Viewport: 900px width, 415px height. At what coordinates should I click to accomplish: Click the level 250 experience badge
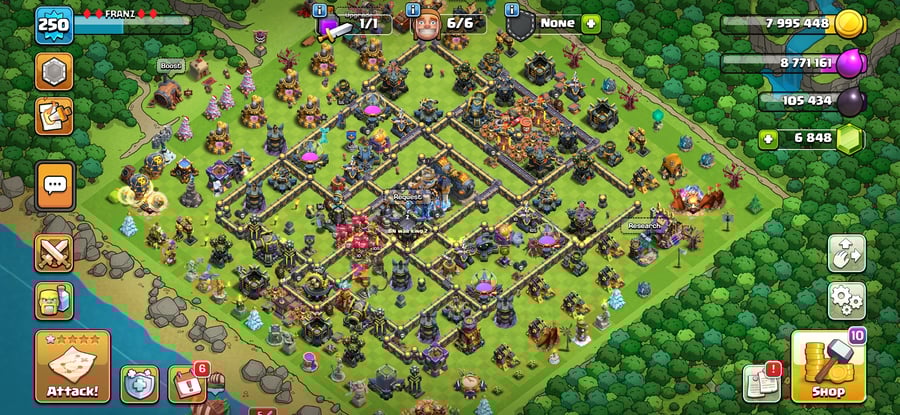[x=54, y=26]
